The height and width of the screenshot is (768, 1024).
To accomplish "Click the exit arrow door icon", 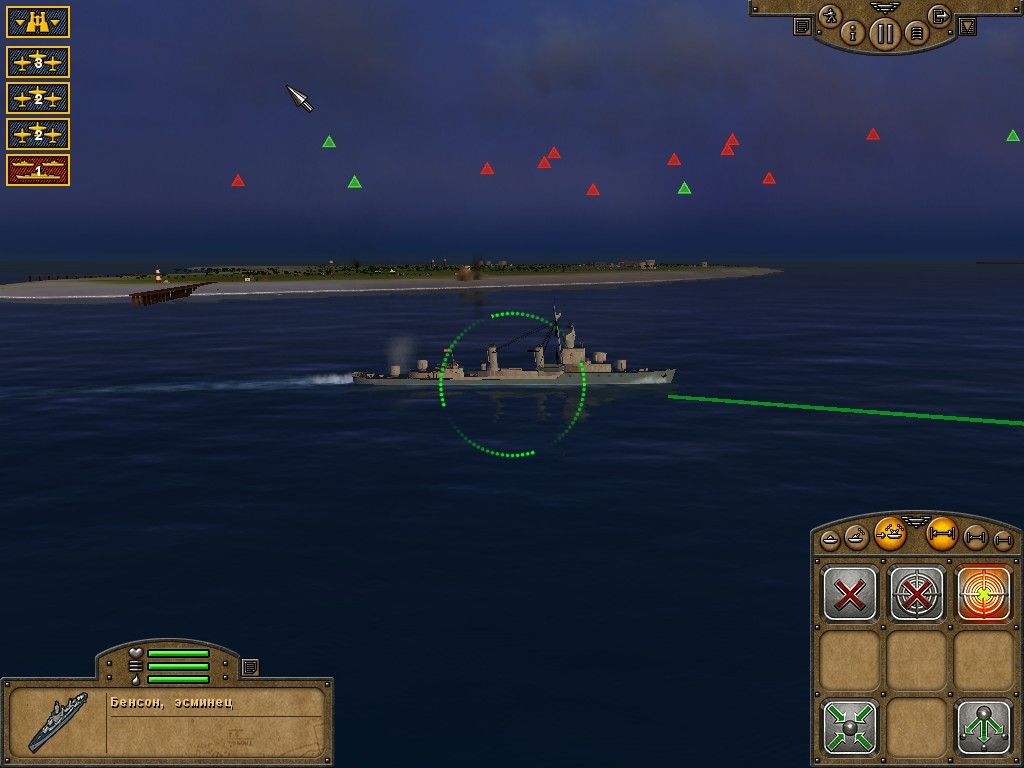I will [939, 16].
